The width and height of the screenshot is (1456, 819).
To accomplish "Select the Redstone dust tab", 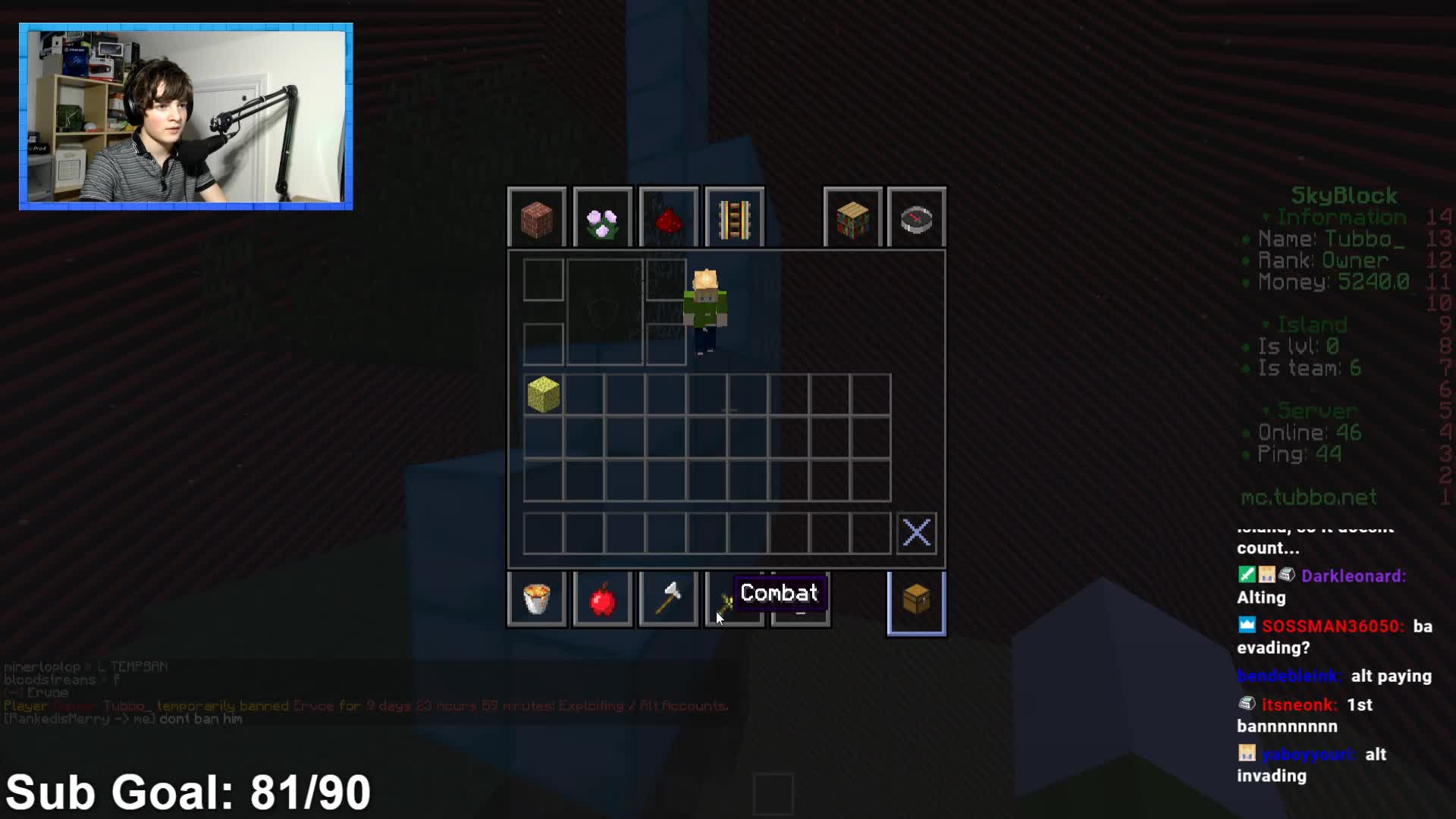I will click(668, 219).
